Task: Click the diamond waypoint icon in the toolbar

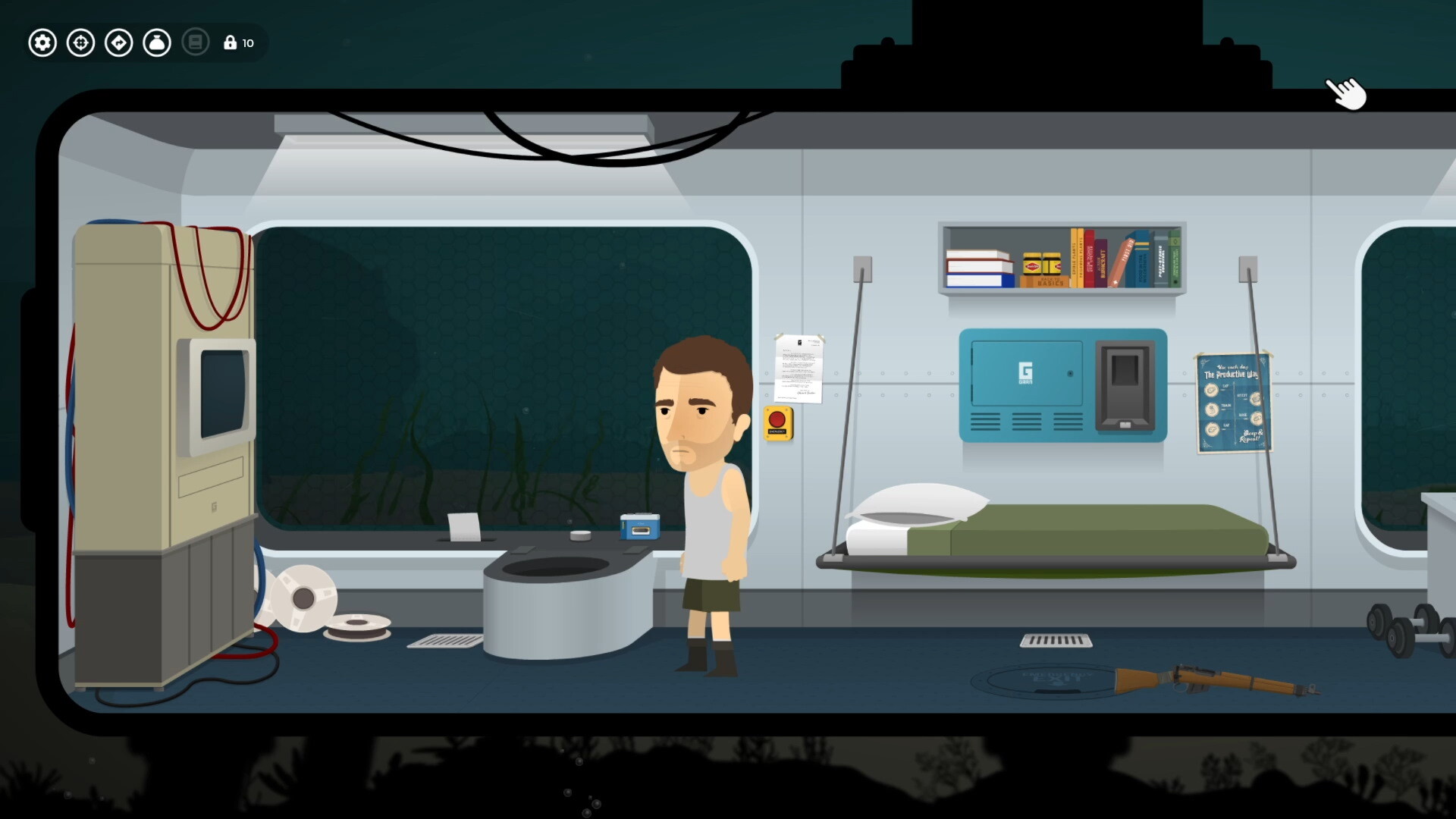Action: (119, 42)
